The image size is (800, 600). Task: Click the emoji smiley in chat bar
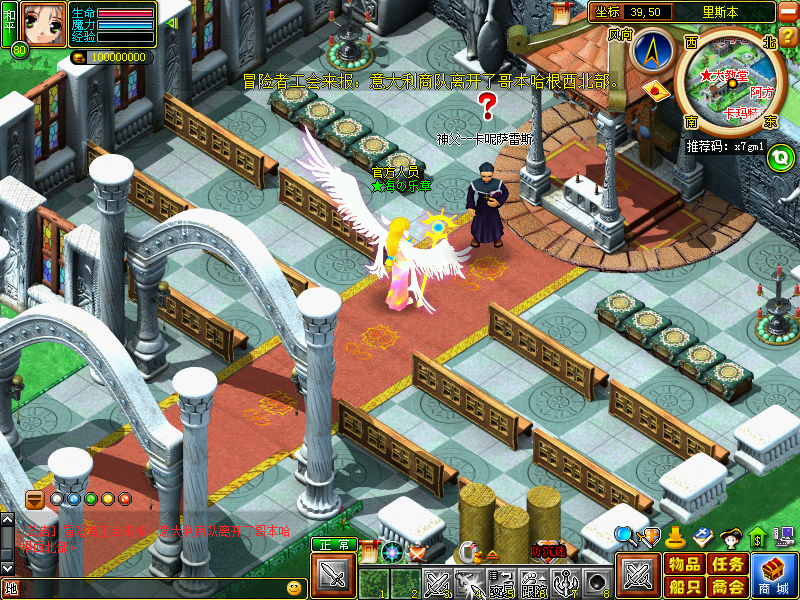294,588
